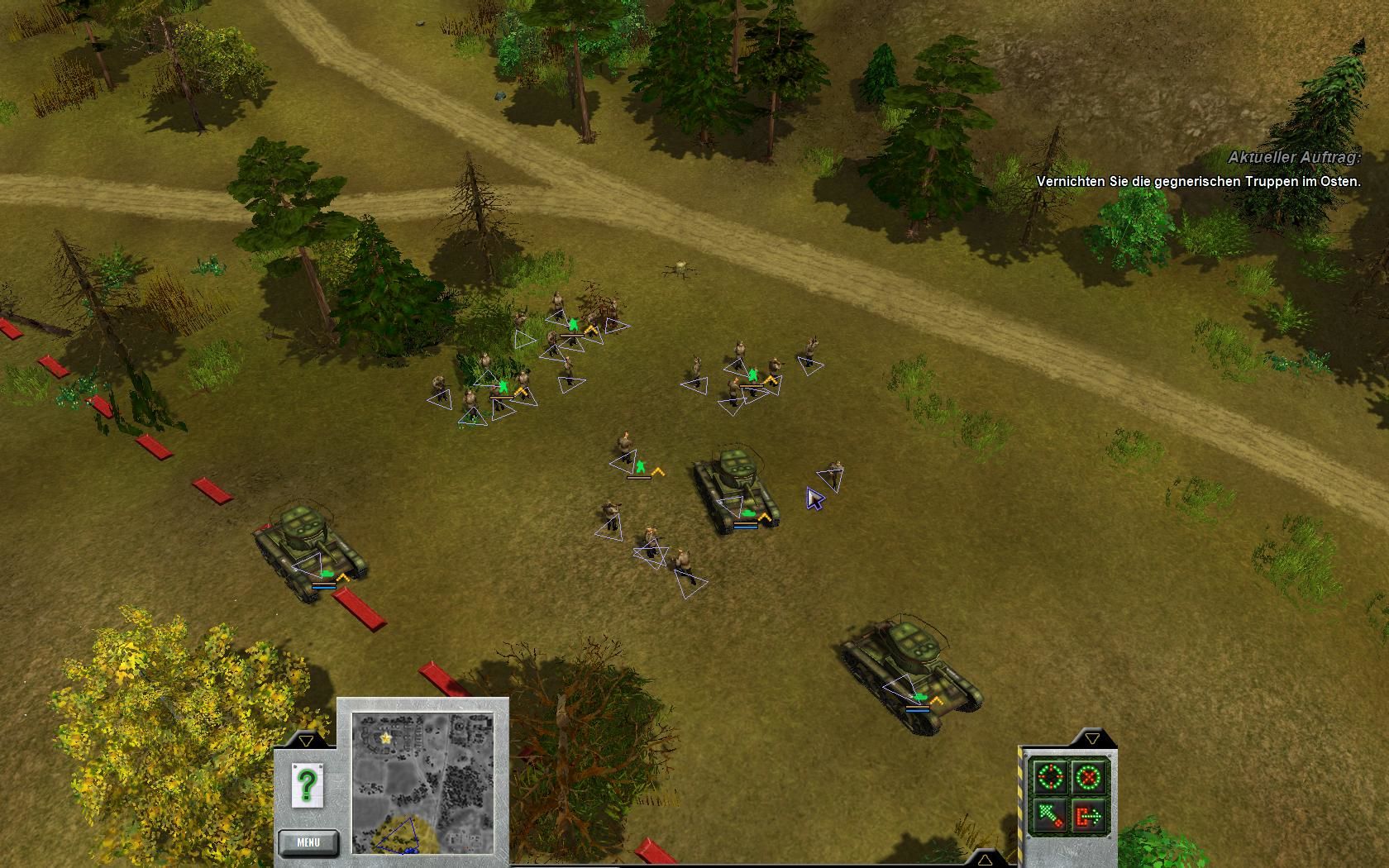Toggle cease-fire with the circled red X command
The image size is (1389, 868).
coord(1087,775)
